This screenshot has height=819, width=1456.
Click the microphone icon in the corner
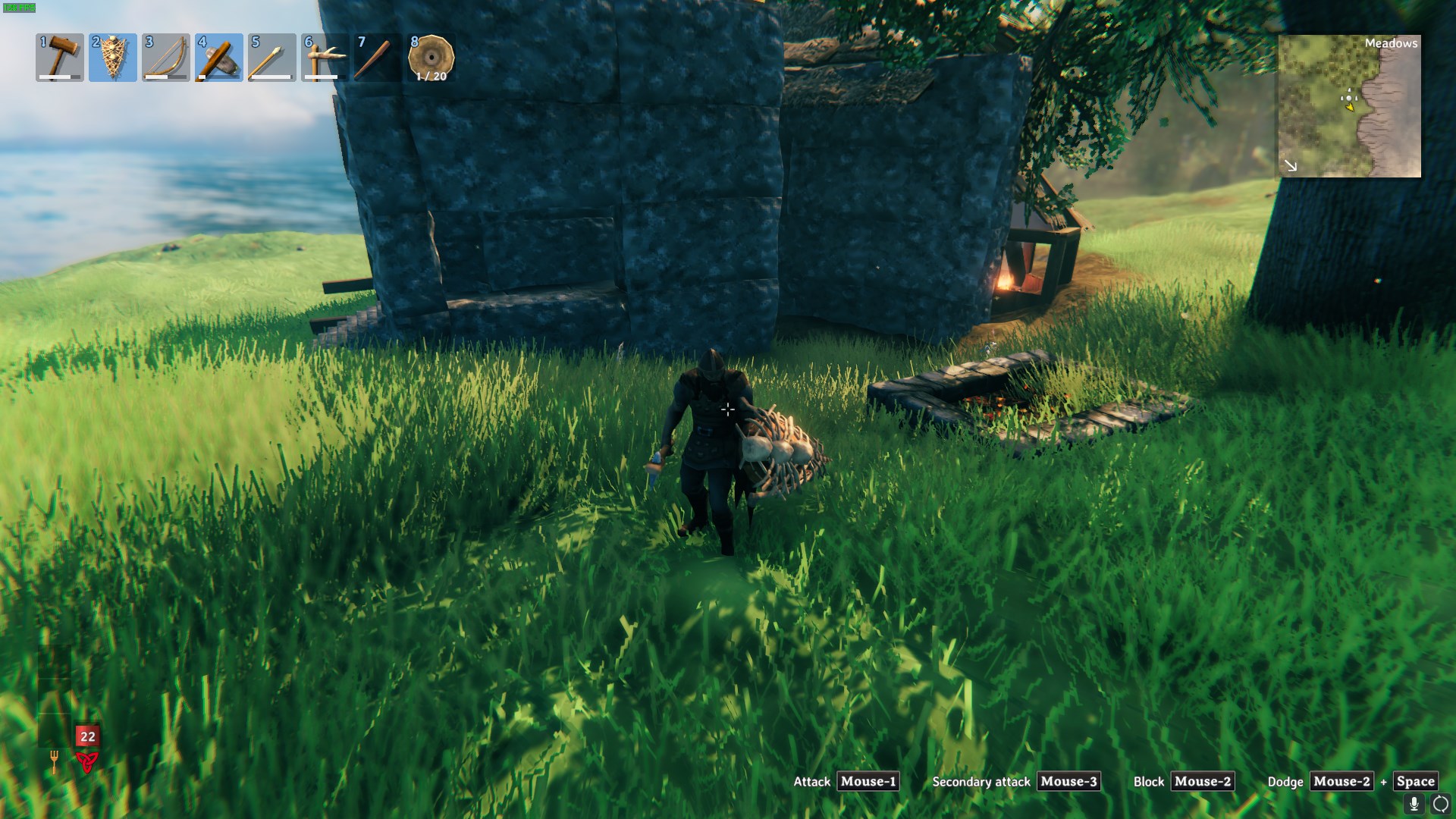click(x=1414, y=804)
